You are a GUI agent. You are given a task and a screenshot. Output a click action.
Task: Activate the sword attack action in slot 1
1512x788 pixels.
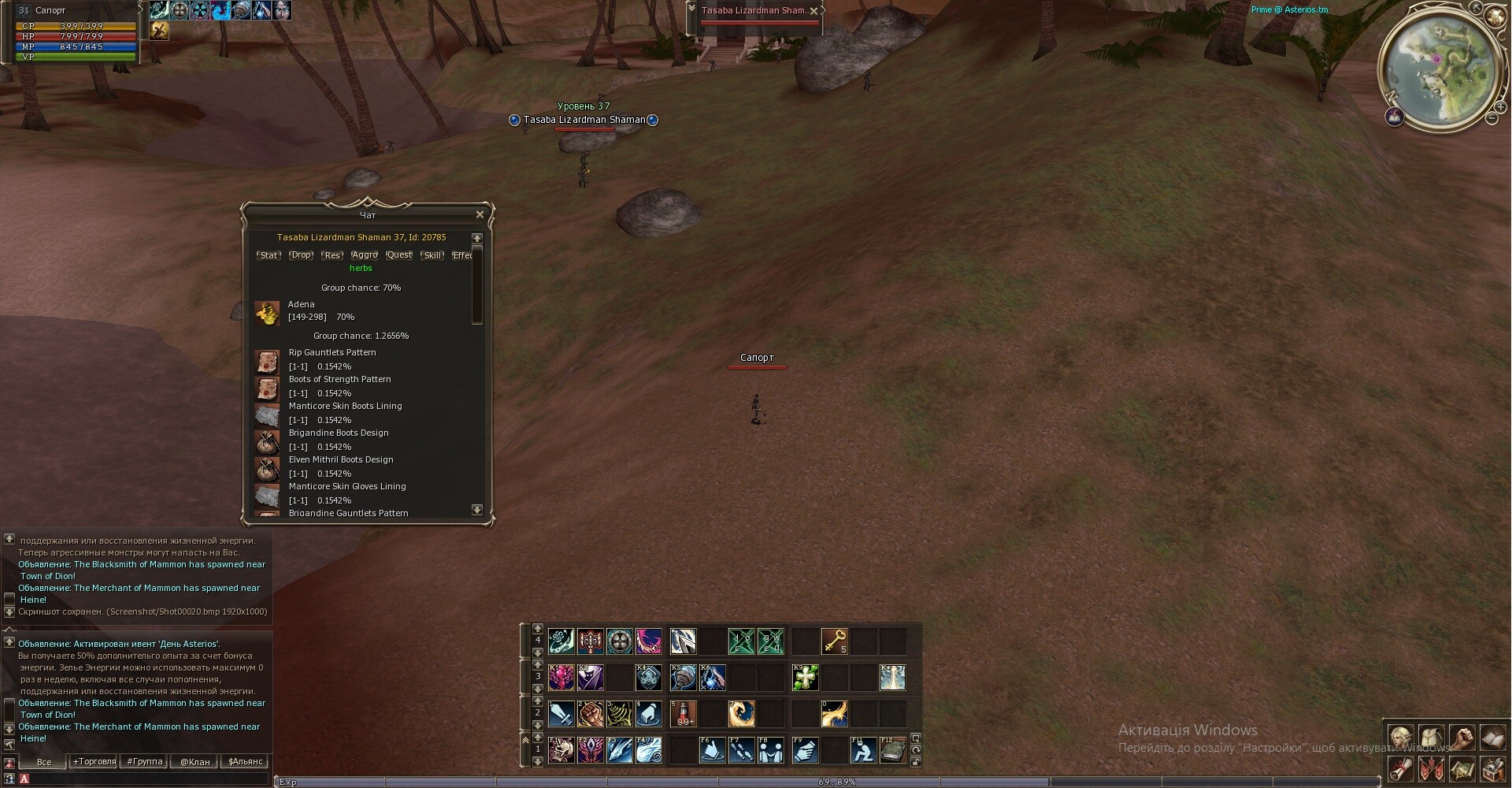[x=561, y=713]
